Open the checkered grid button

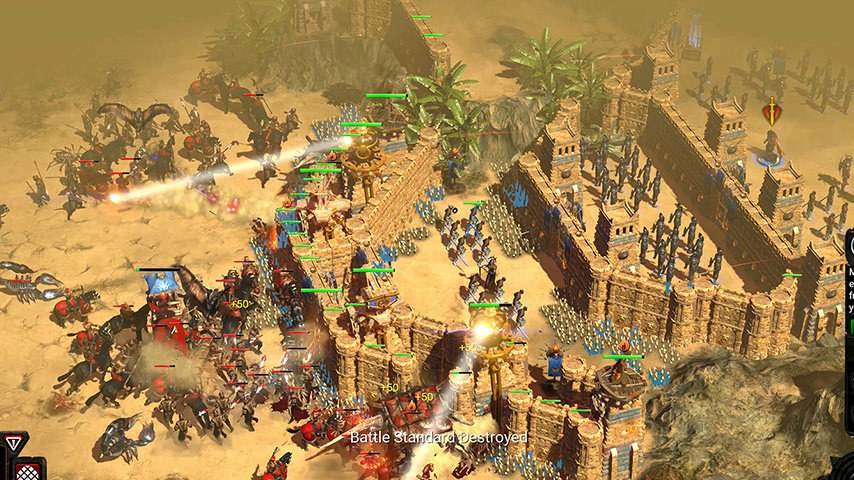click(30, 469)
